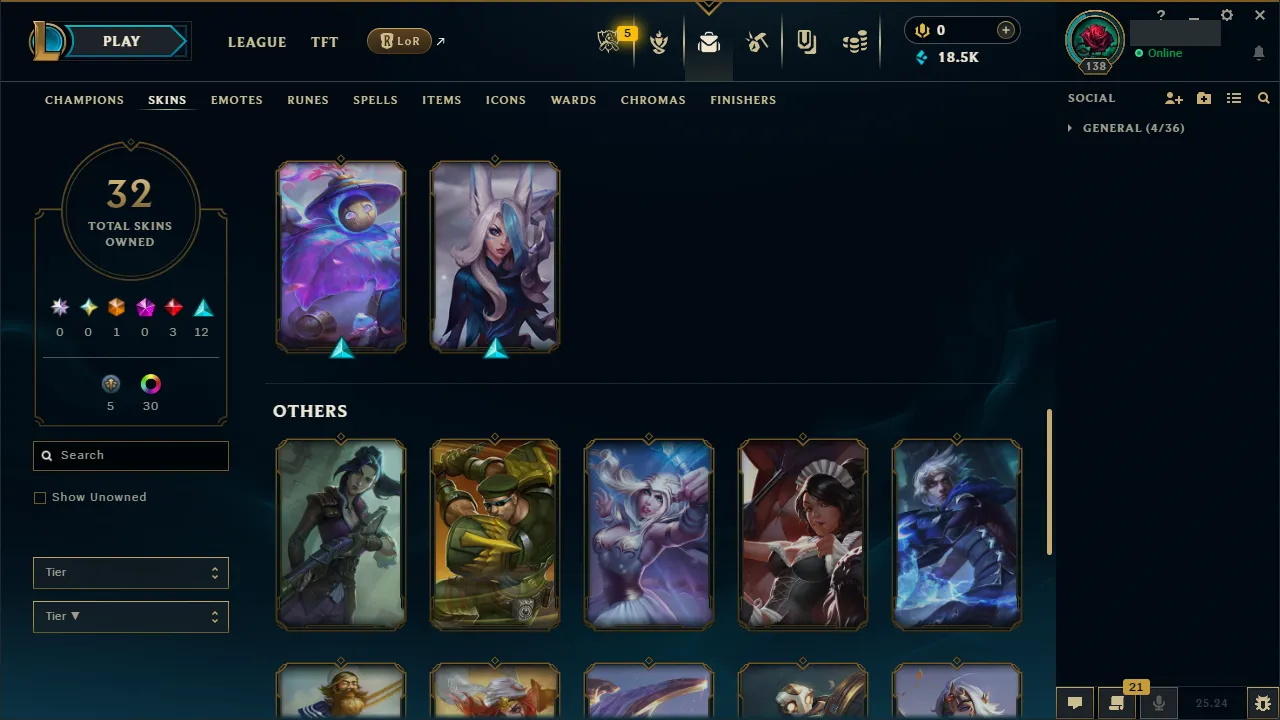The image size is (1280, 720).
Task: Add a friend using the person-plus icon
Action: pos(1174,98)
